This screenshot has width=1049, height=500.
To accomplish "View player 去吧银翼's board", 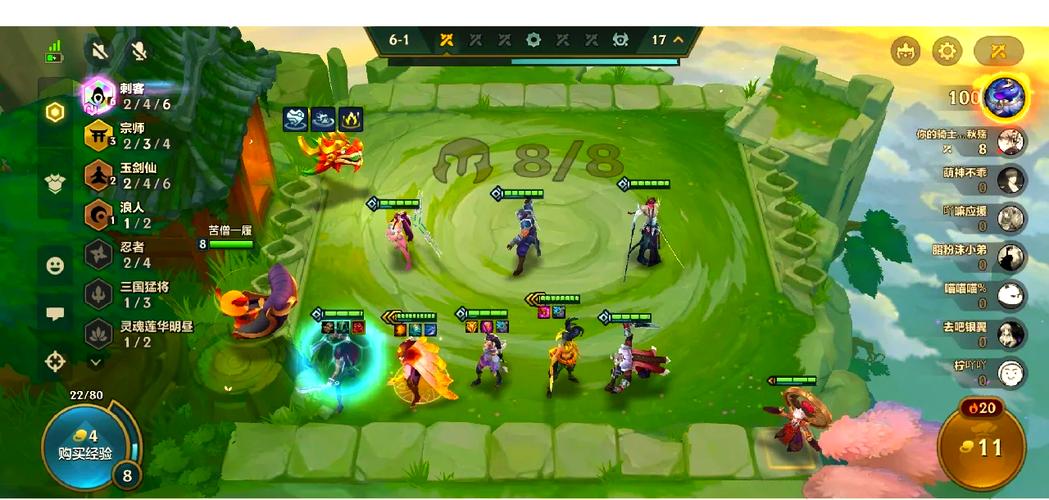I will (x=1012, y=334).
